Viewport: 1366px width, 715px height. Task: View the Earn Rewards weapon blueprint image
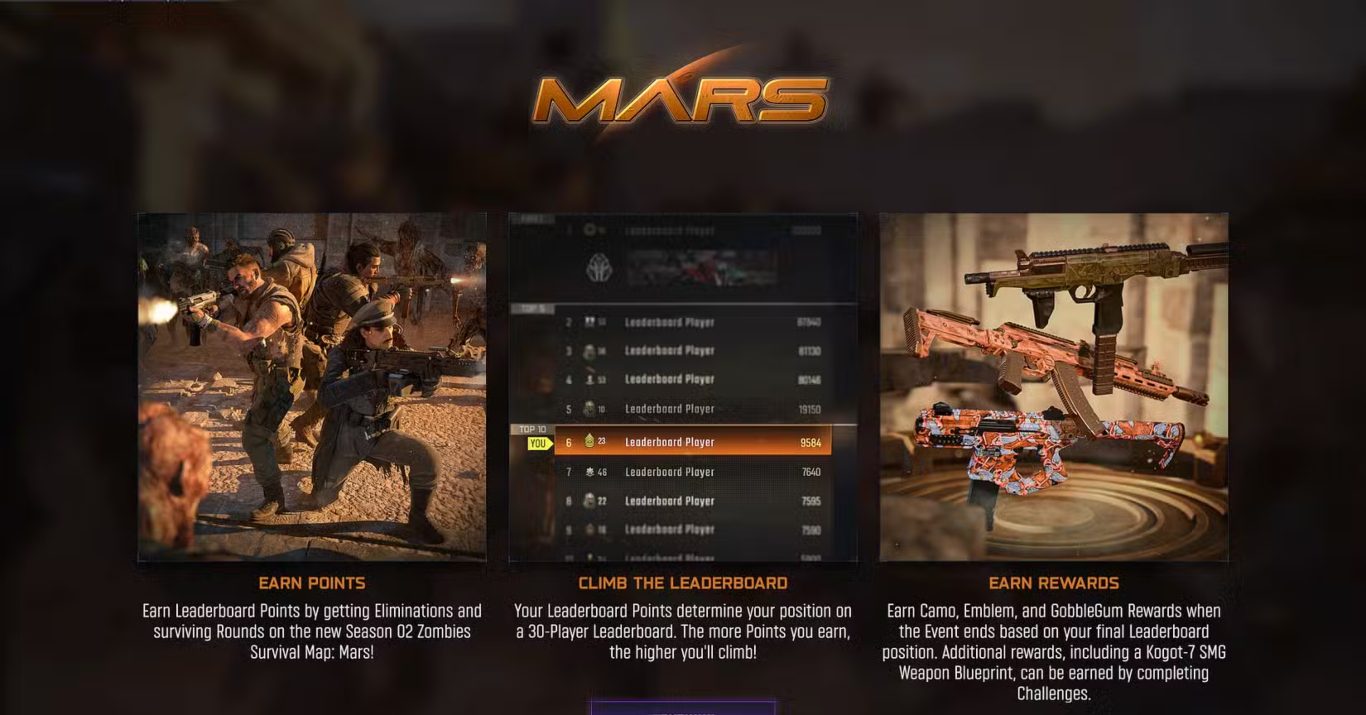click(1054, 386)
